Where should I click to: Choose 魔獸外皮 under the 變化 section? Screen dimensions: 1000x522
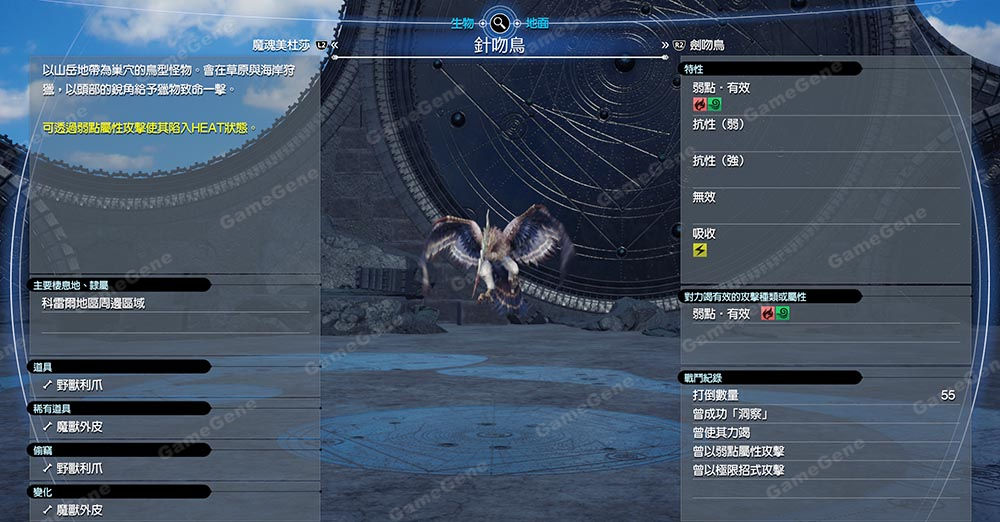click(x=79, y=510)
